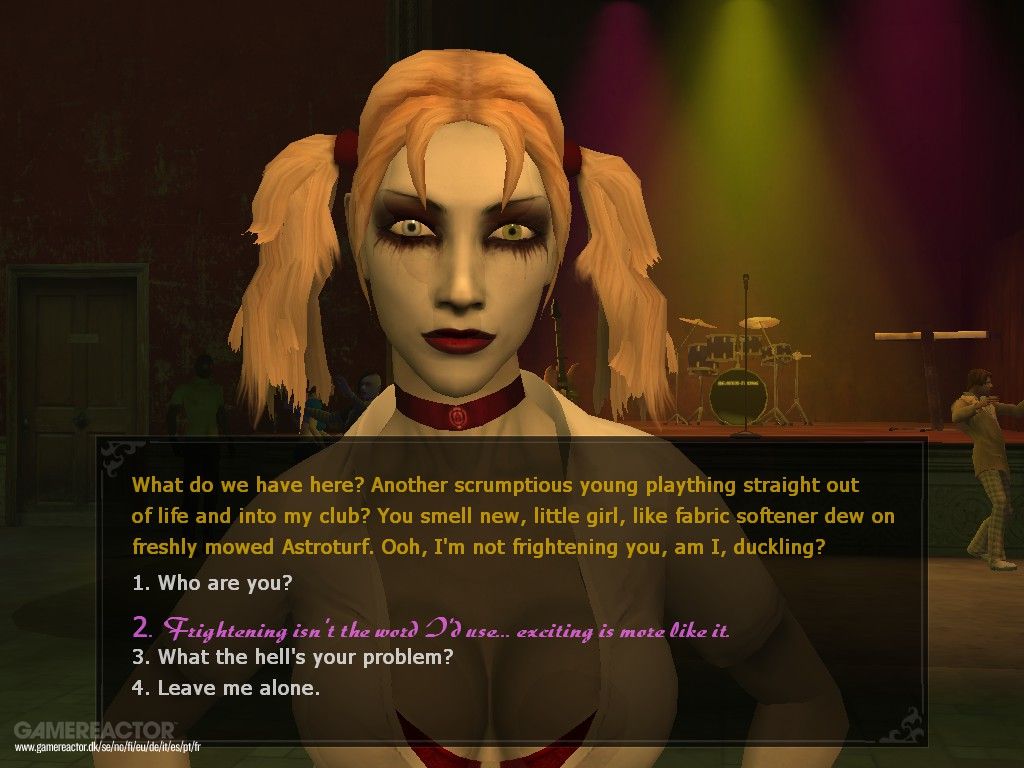Image resolution: width=1024 pixels, height=768 pixels.
Task: Answer with "Leave me alone."
Action: click(226, 687)
